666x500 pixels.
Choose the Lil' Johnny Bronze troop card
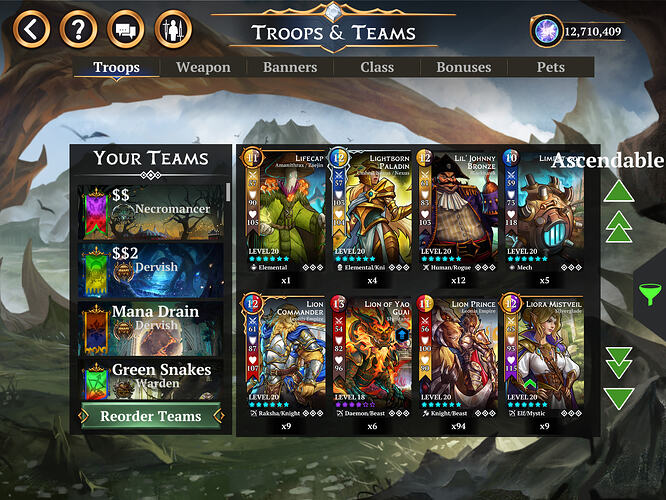[x=455, y=215]
